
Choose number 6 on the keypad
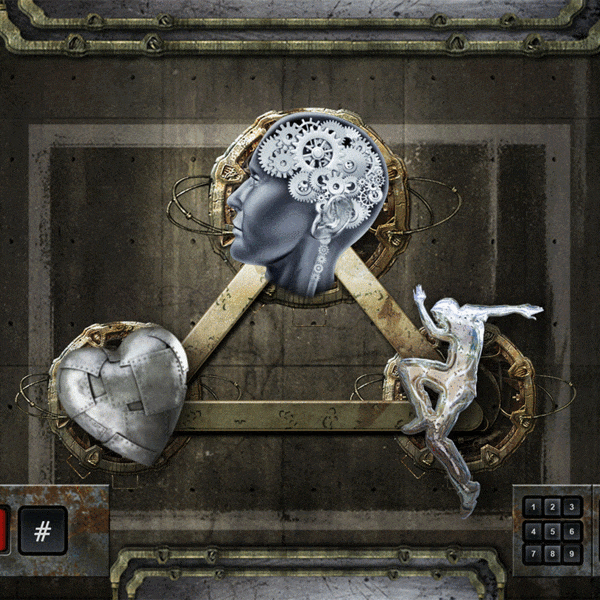pos(571,530)
